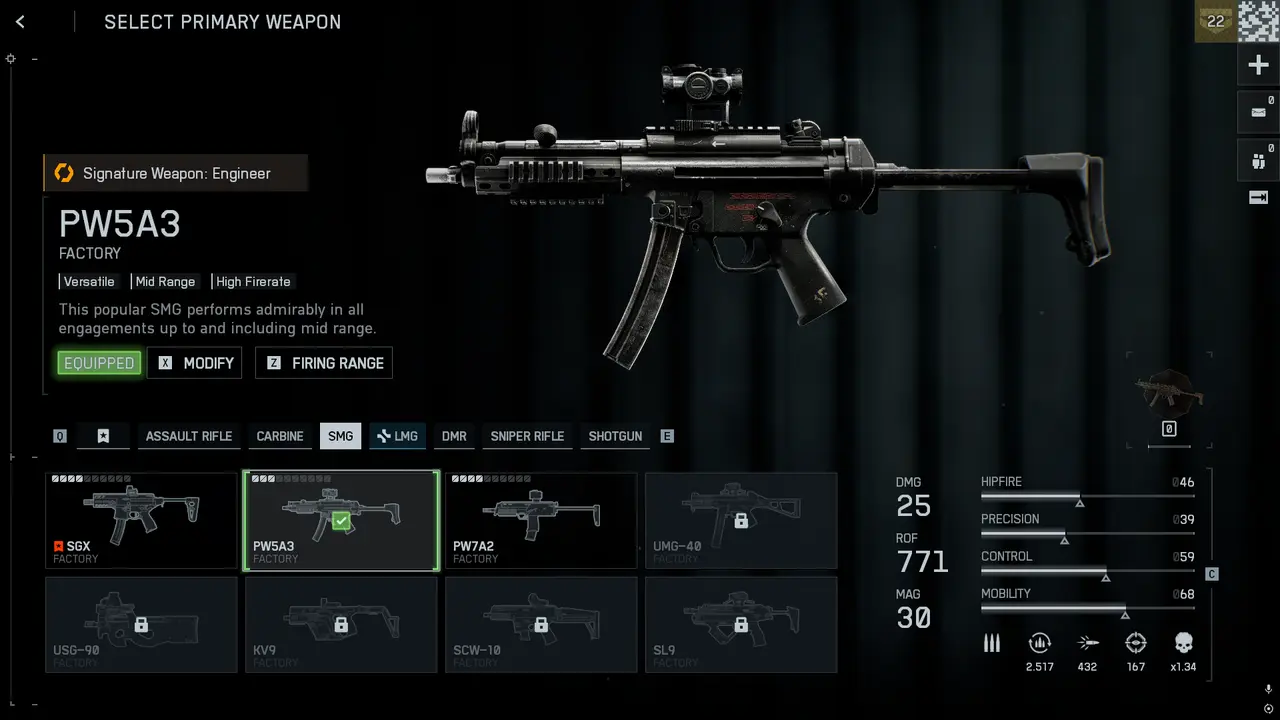Switch to the Assault Rifle tab
Screen dimensions: 1280x720
(x=189, y=436)
